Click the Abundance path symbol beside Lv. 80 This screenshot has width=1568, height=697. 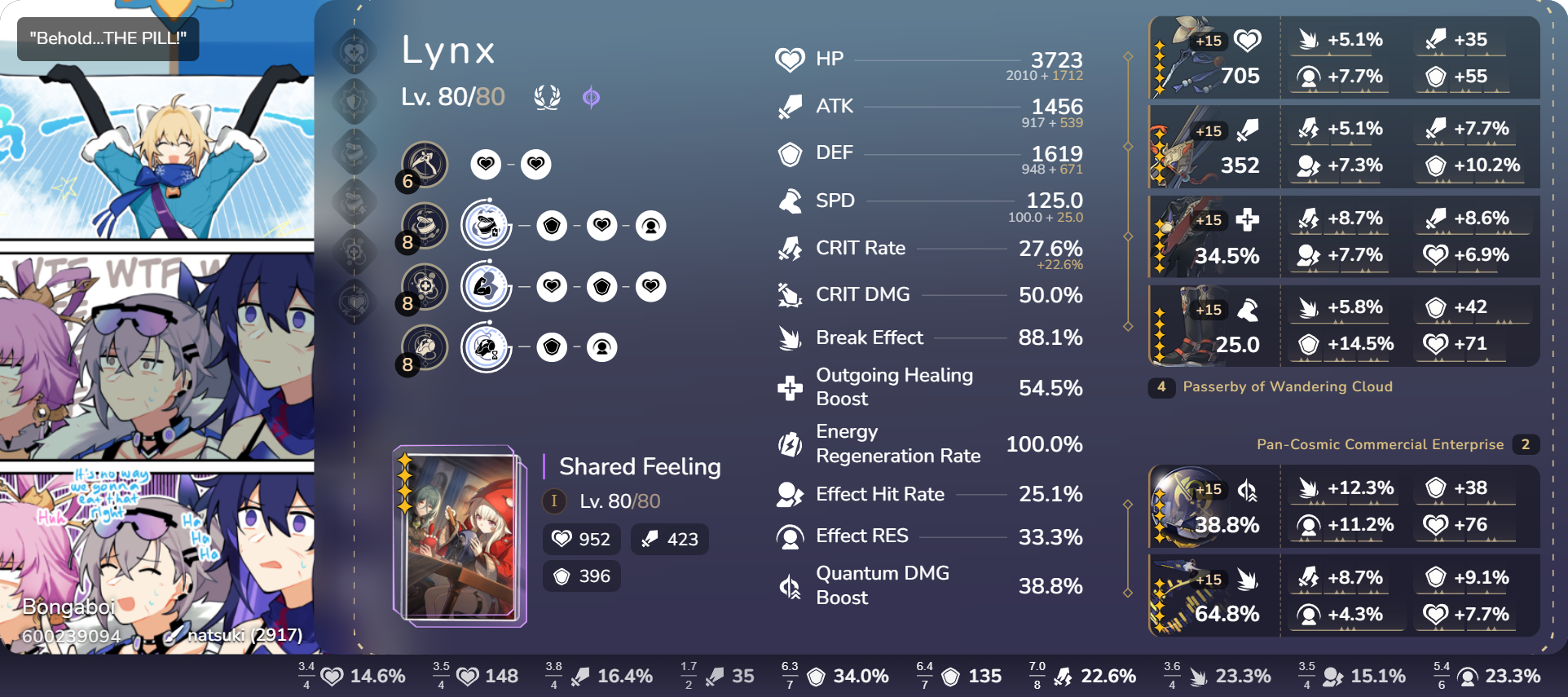[x=592, y=97]
